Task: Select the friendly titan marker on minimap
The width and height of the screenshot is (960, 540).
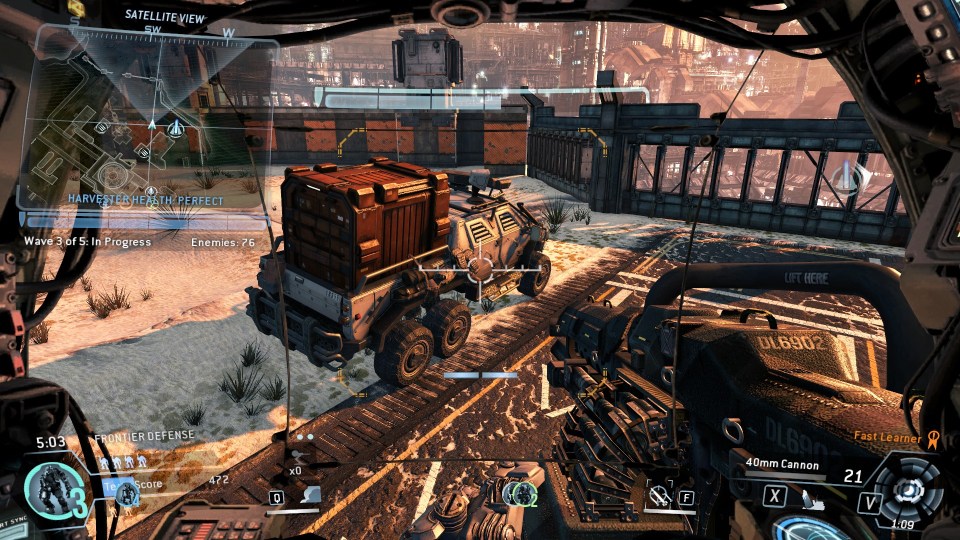Action: (176, 127)
